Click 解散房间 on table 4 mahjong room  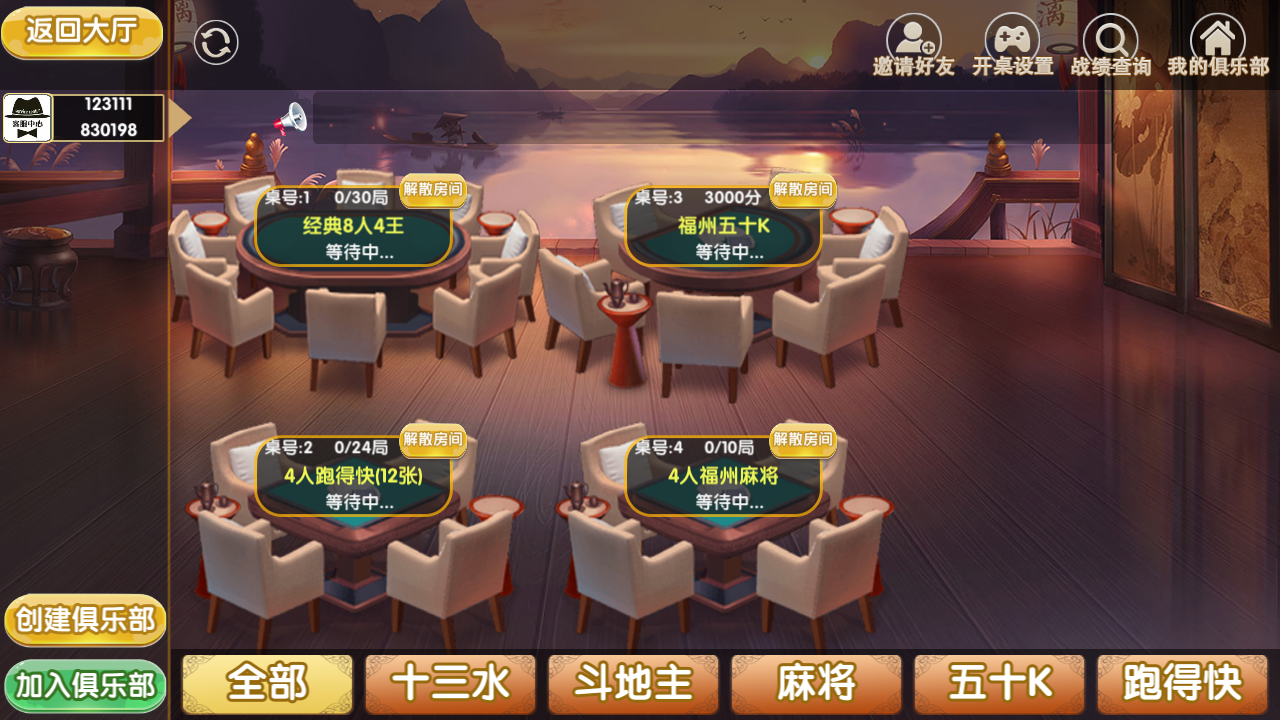click(803, 441)
